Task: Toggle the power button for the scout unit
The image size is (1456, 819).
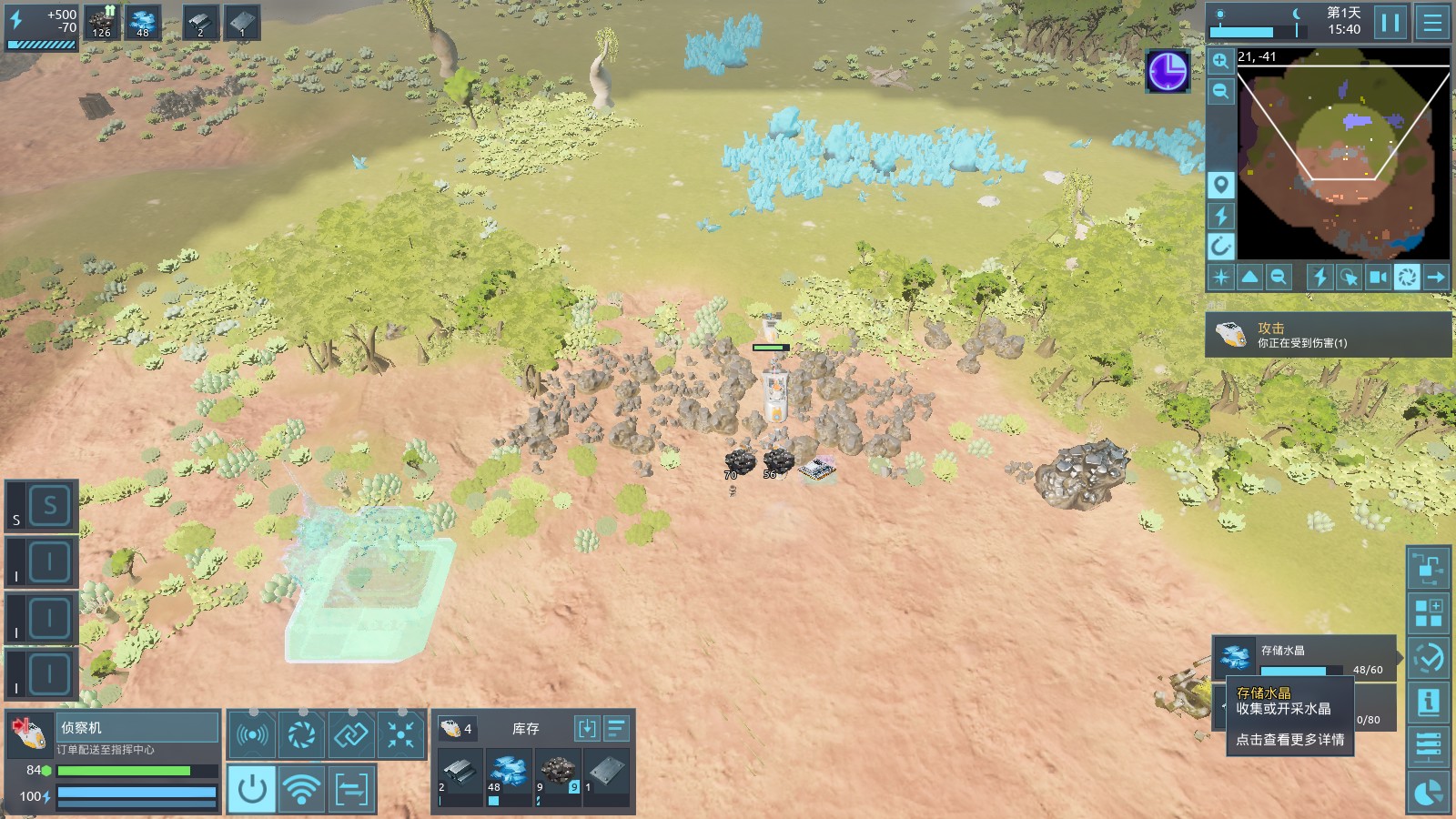Action: click(x=252, y=788)
